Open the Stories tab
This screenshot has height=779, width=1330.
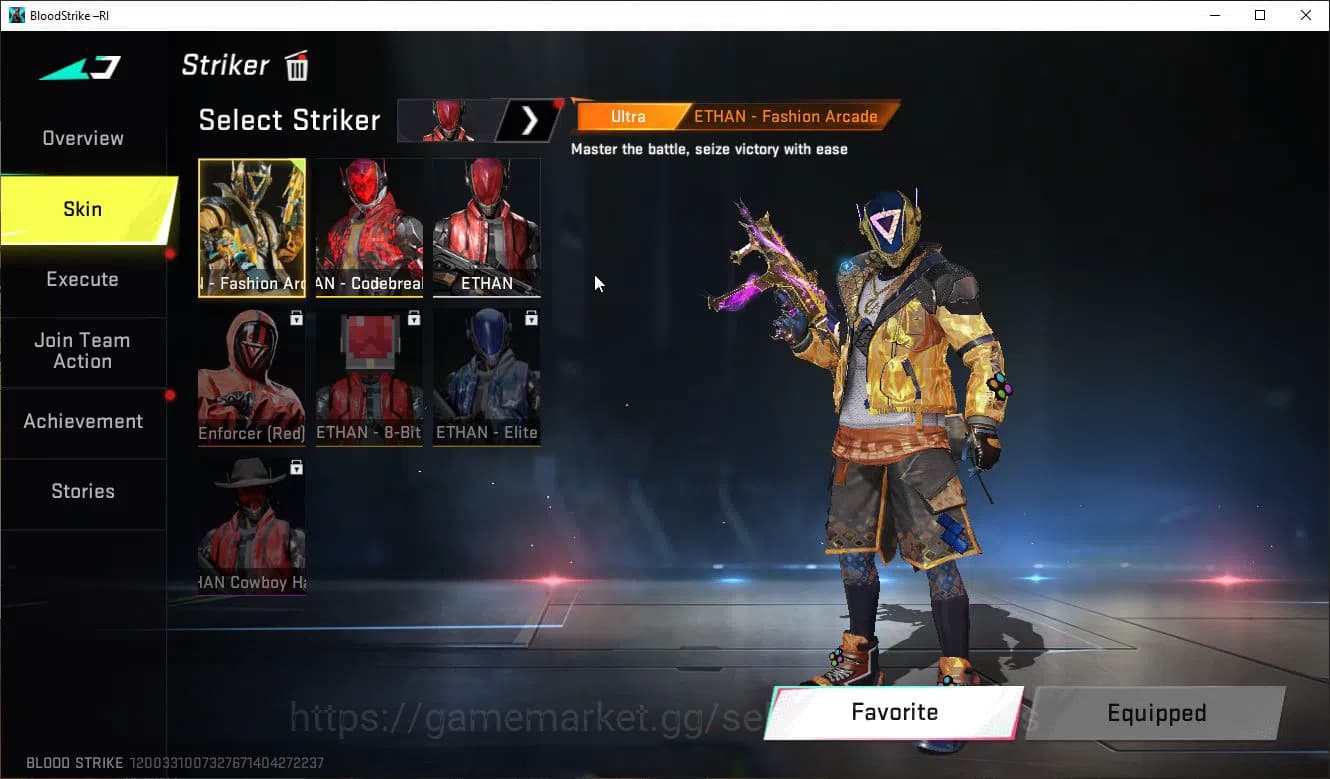point(82,491)
